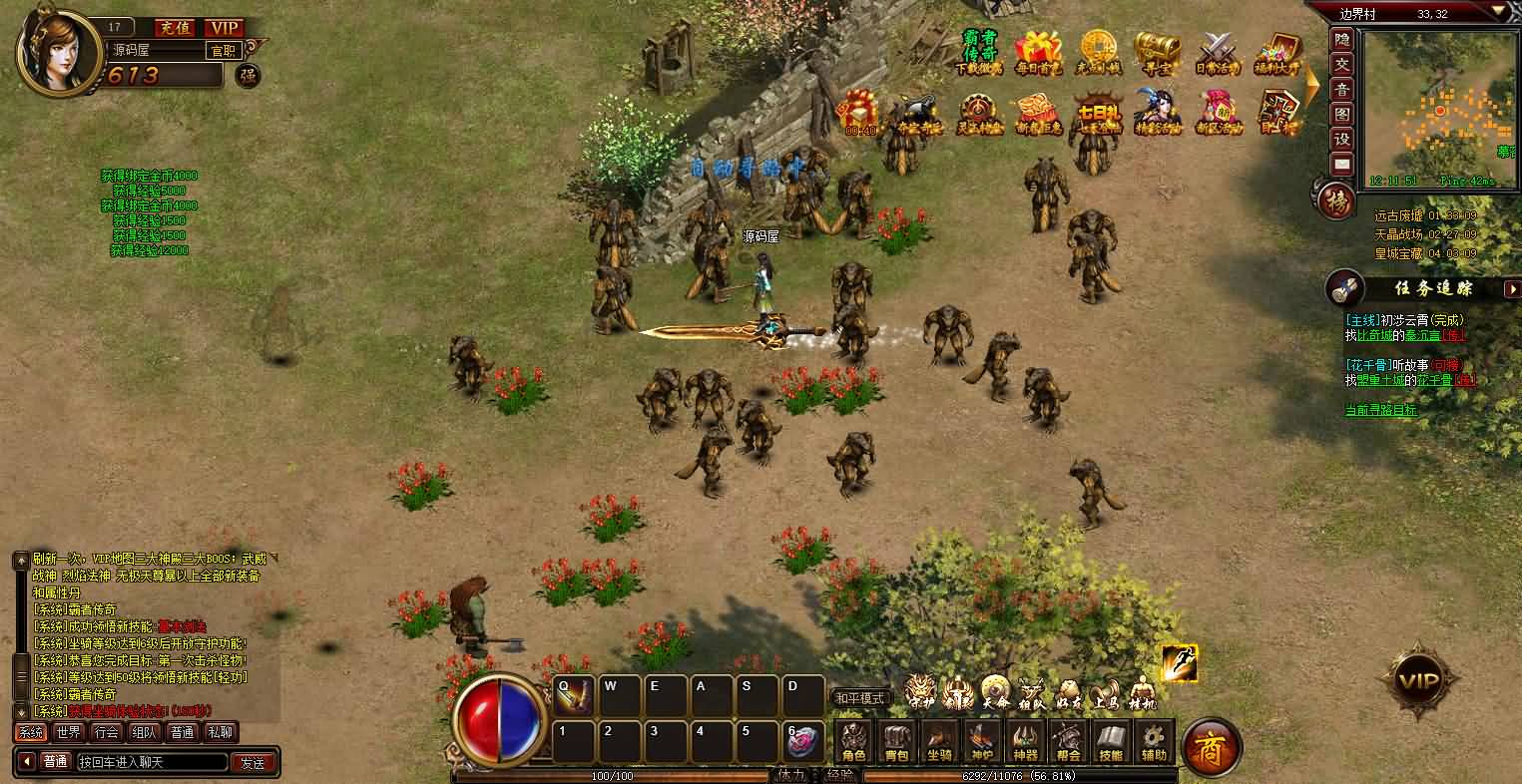The width and height of the screenshot is (1522, 784).
Task: Open the 角色 character panel
Action: tap(853, 741)
